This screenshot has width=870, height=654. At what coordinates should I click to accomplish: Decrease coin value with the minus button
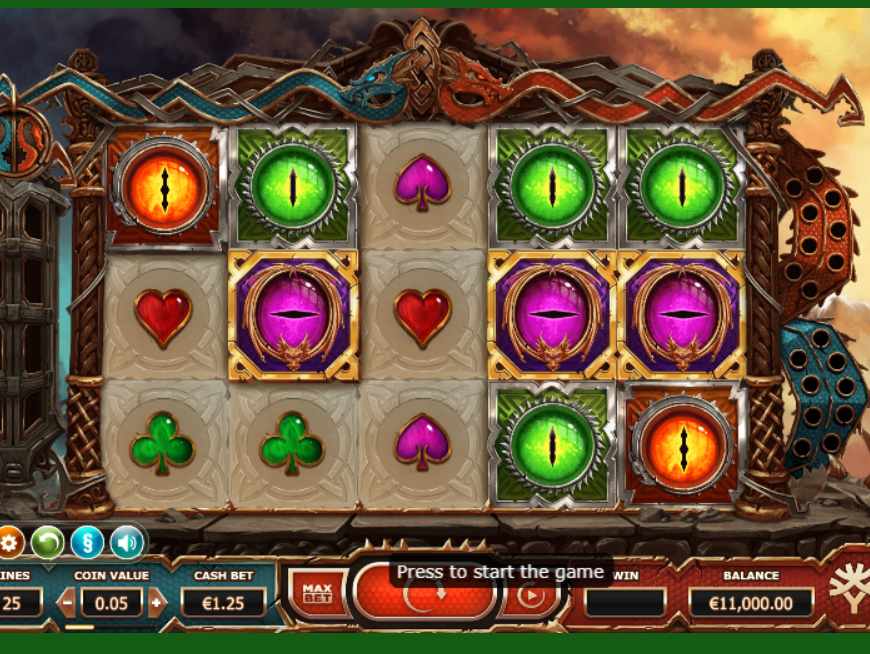66,602
